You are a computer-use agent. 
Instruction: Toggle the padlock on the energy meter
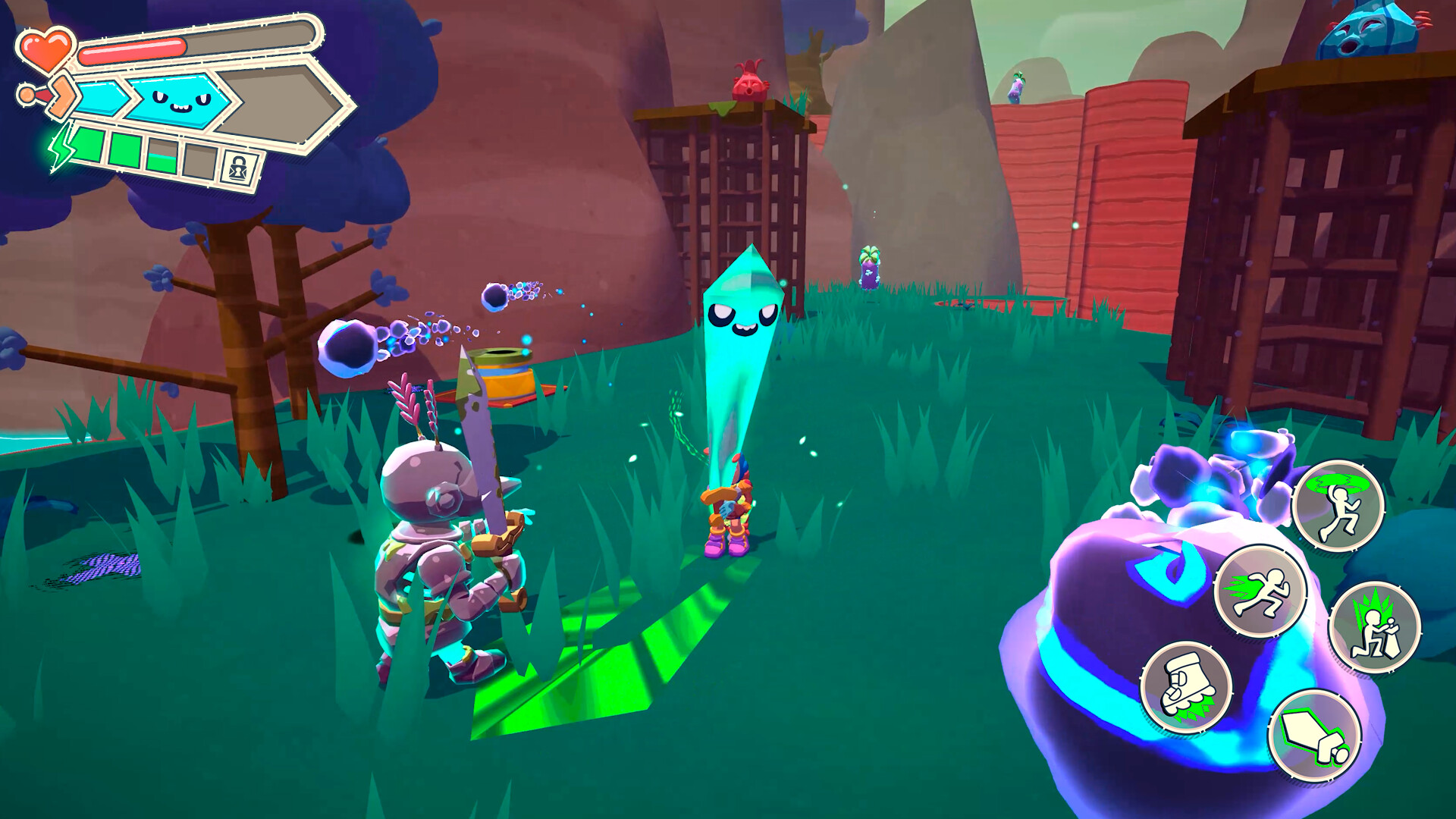pos(239,164)
